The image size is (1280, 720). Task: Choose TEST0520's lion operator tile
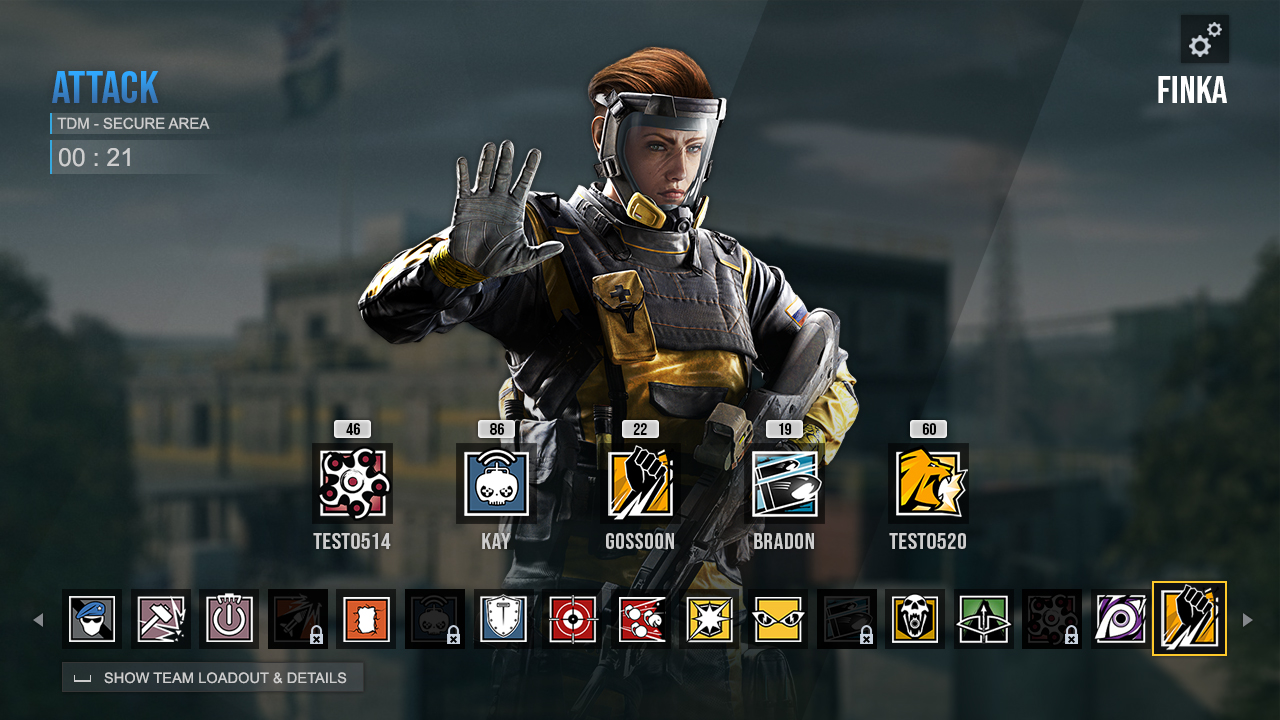tap(928, 484)
